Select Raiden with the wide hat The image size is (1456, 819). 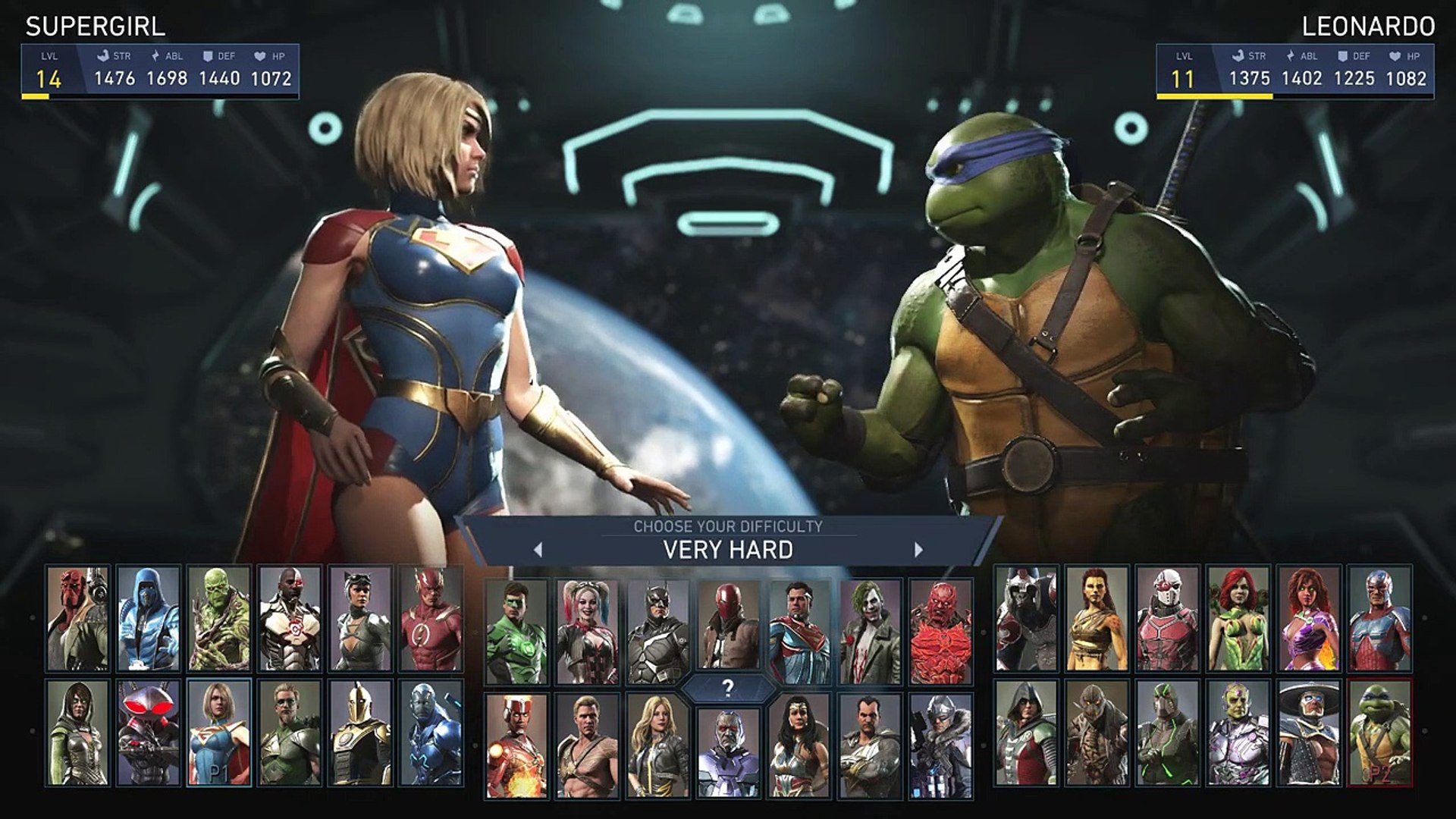(x=1308, y=733)
